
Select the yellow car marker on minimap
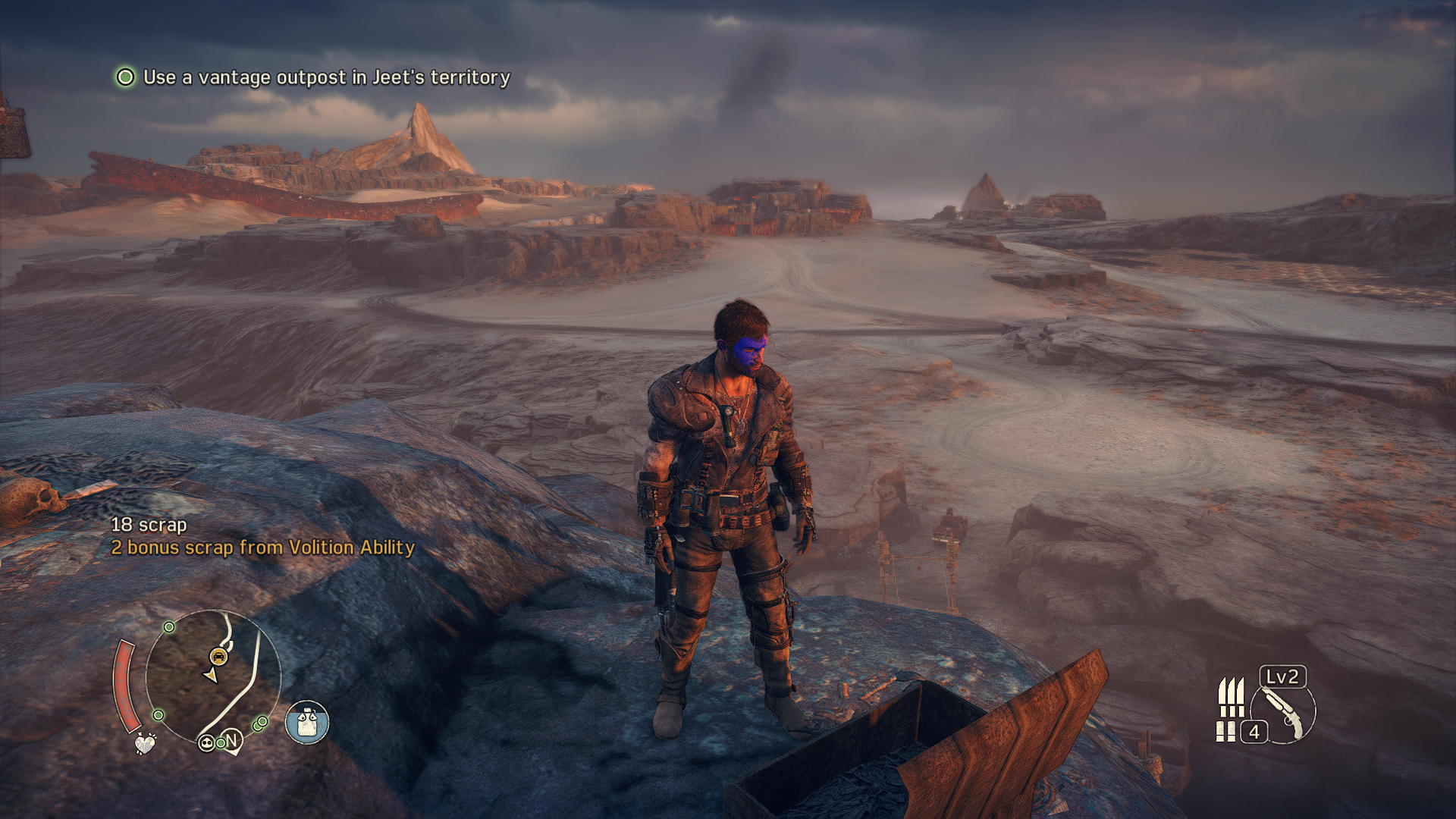pyautogui.click(x=218, y=656)
